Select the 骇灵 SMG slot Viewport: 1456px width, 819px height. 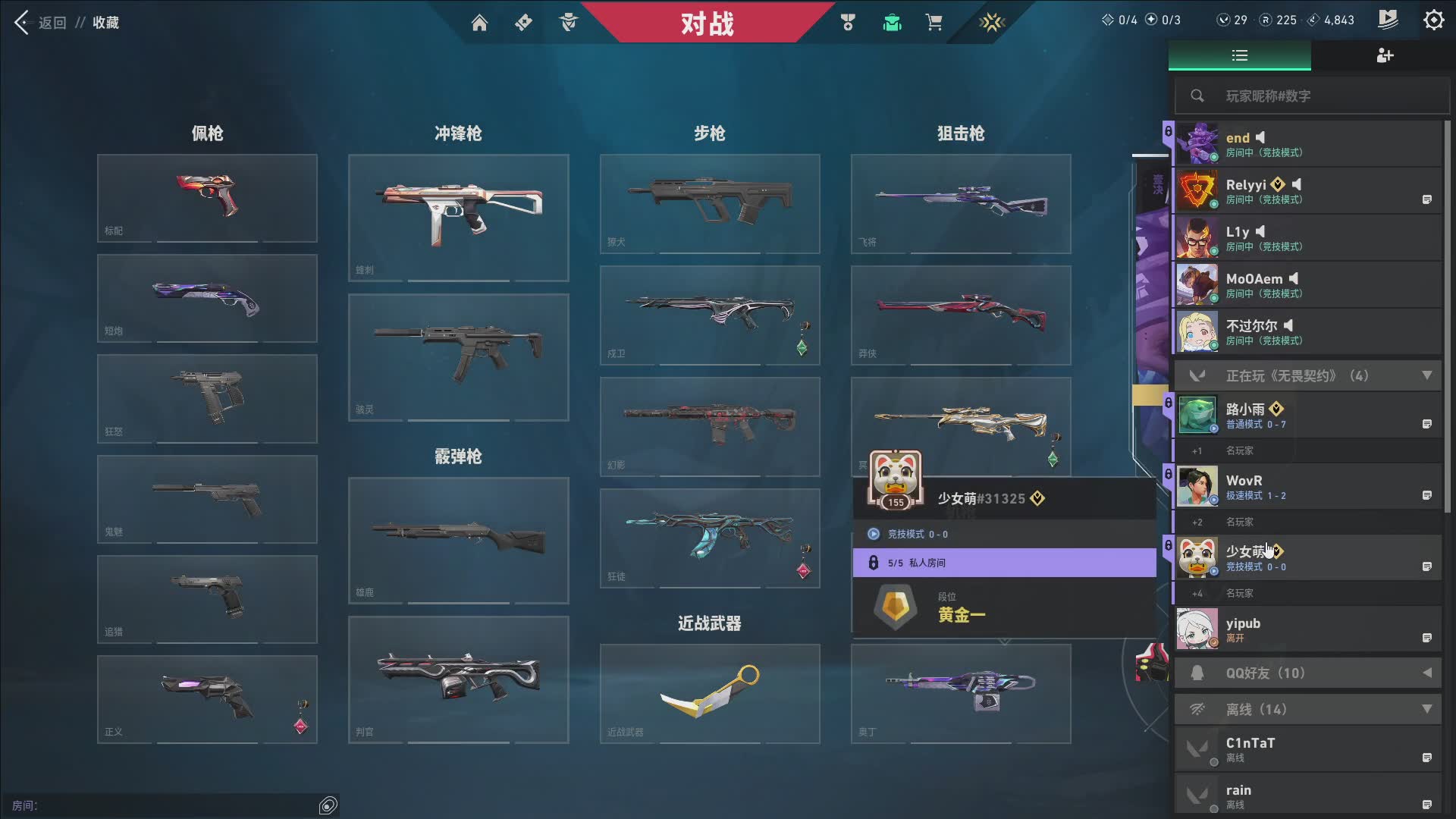pyautogui.click(x=458, y=356)
